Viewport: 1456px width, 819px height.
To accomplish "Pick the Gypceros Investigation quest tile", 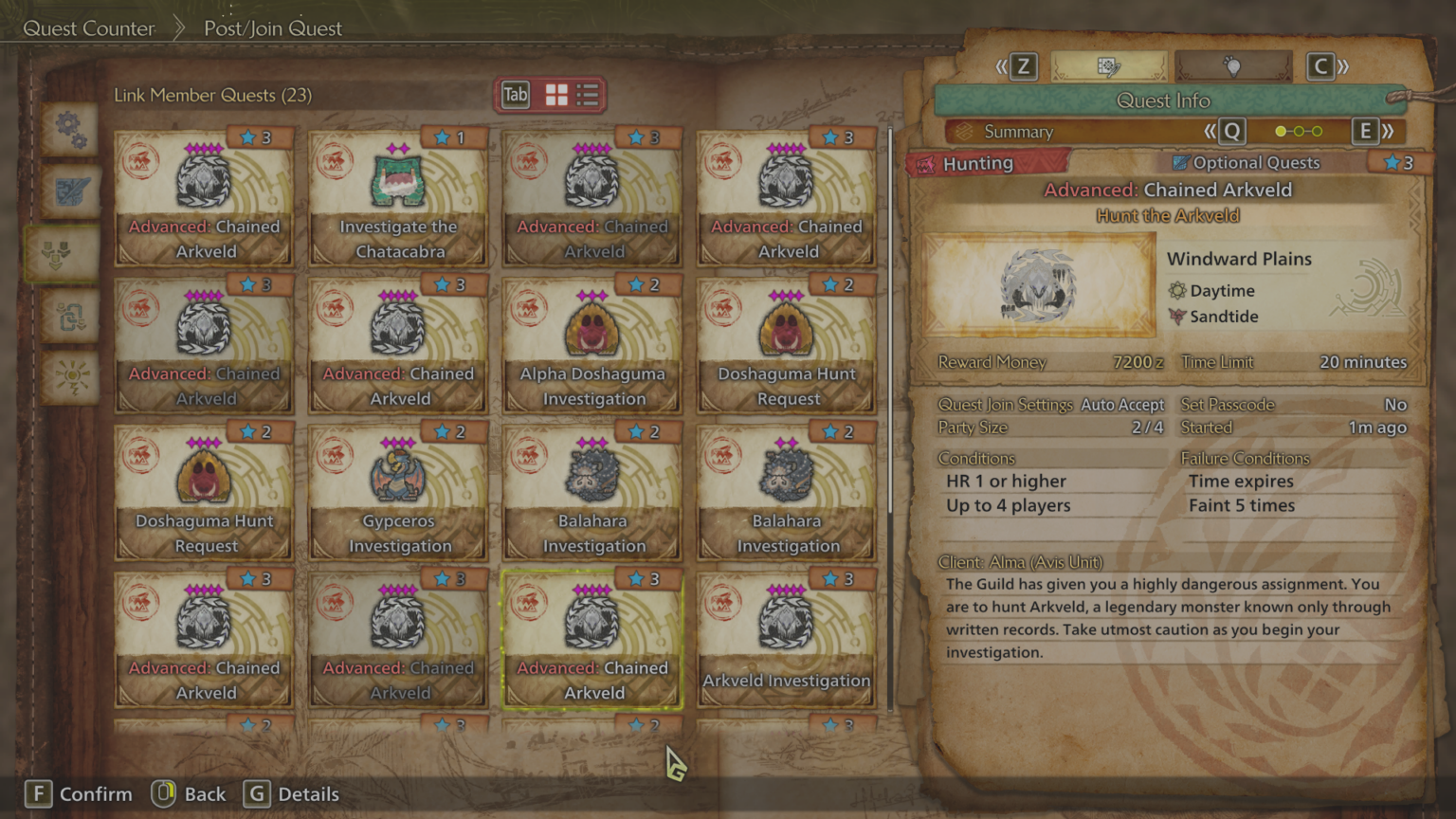I will pyautogui.click(x=398, y=493).
